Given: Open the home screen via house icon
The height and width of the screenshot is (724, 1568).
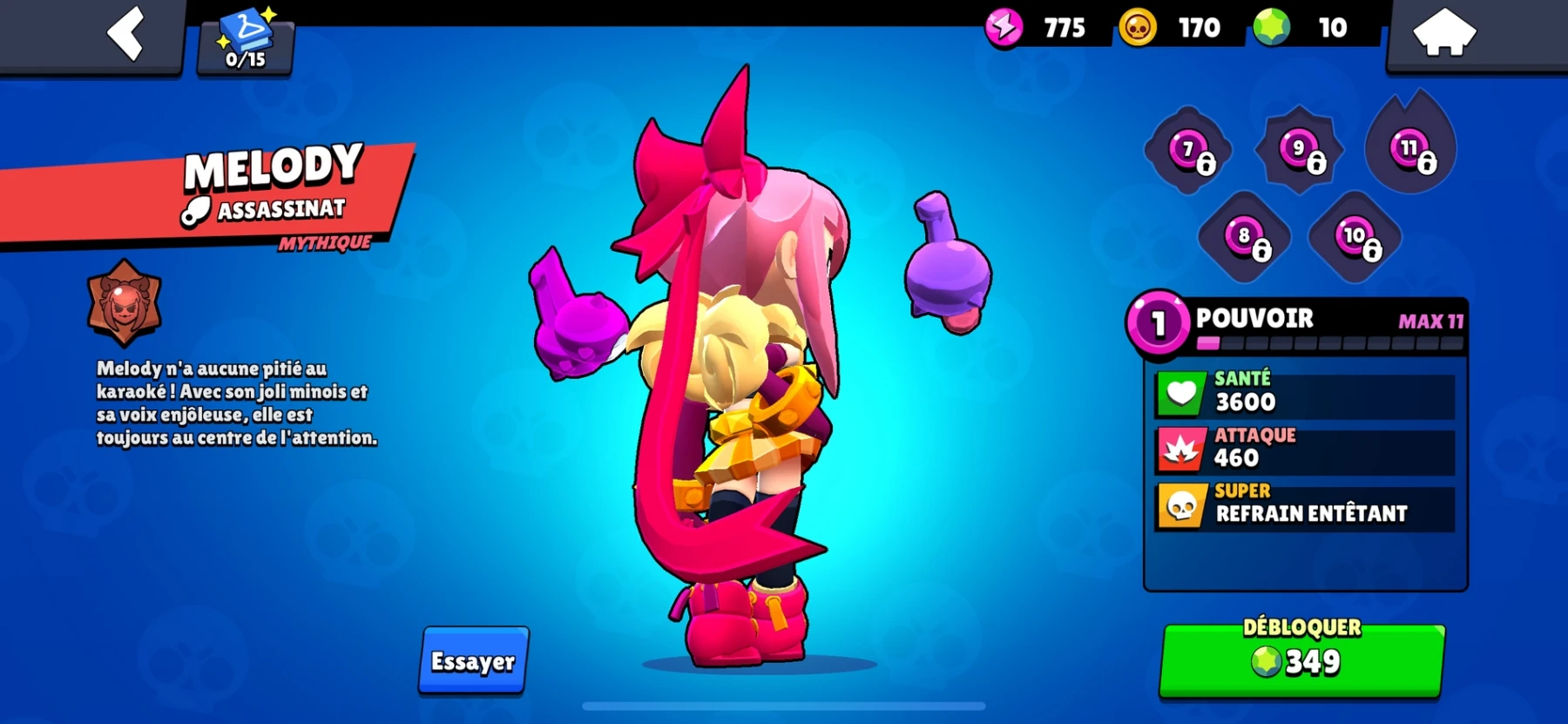Looking at the screenshot, I should pyautogui.click(x=1446, y=32).
